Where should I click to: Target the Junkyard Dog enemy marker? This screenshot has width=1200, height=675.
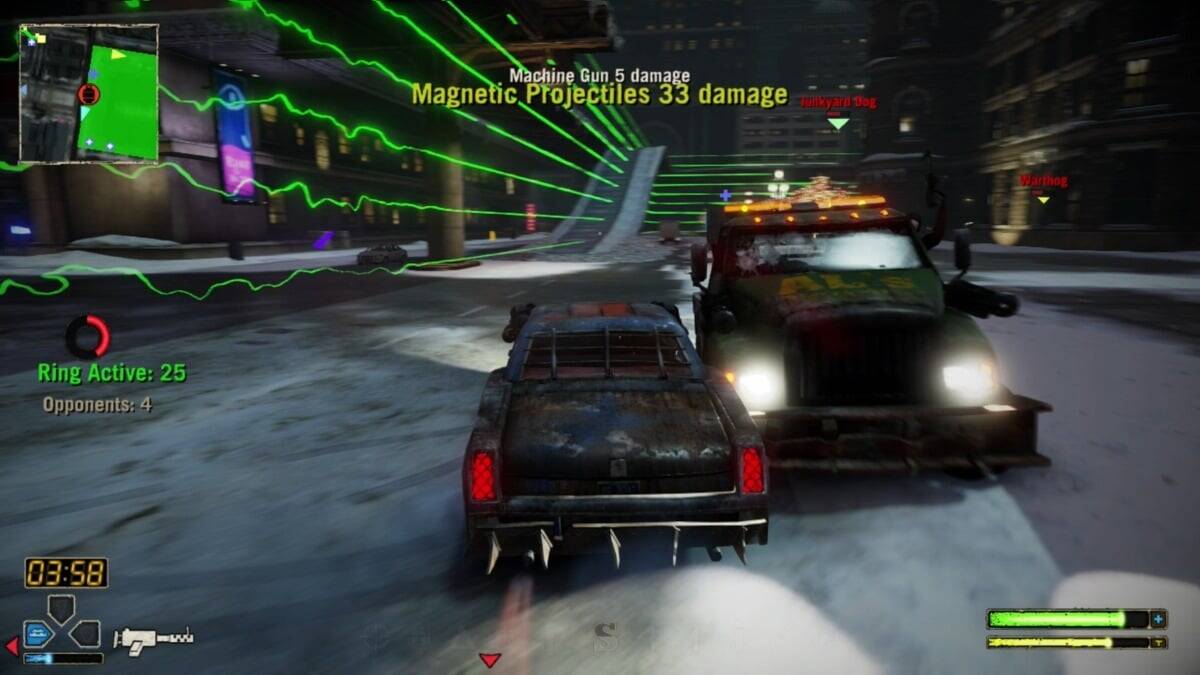click(x=838, y=123)
